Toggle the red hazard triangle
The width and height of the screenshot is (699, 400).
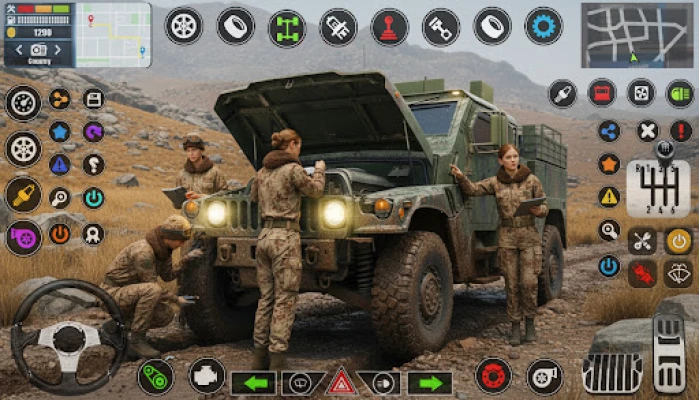(x=342, y=381)
